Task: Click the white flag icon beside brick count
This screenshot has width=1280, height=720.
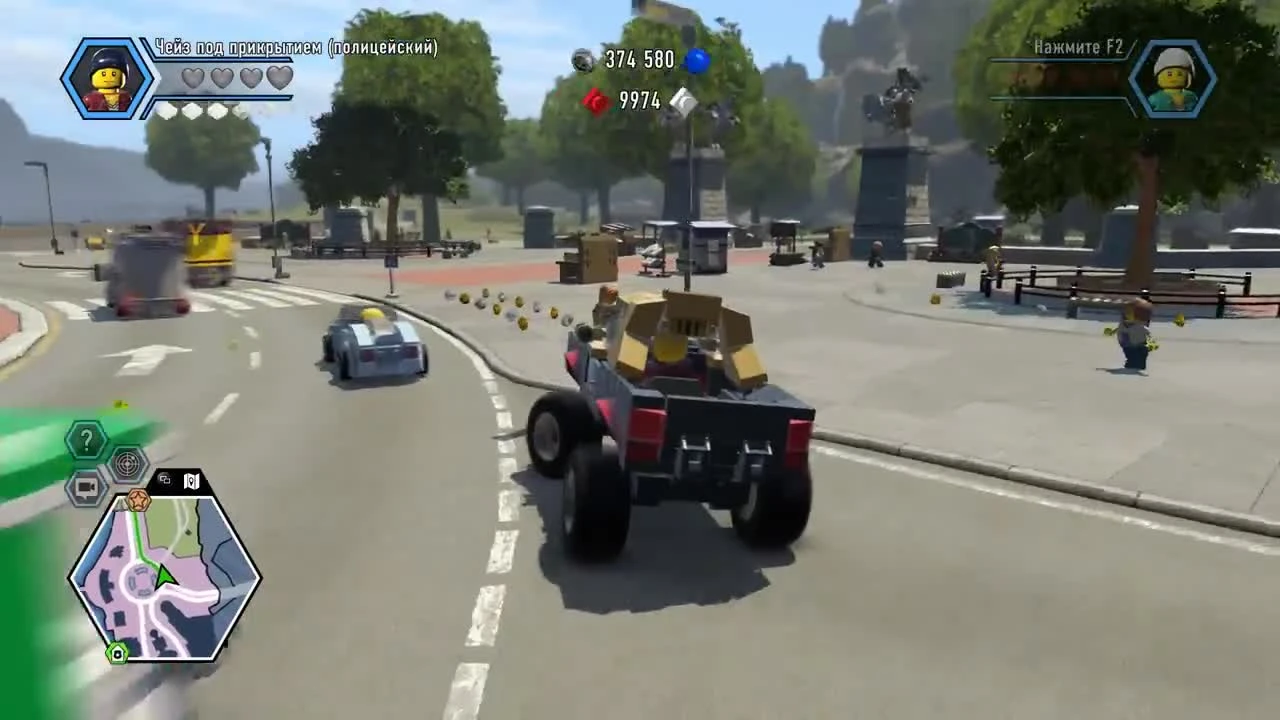Action: 682,101
